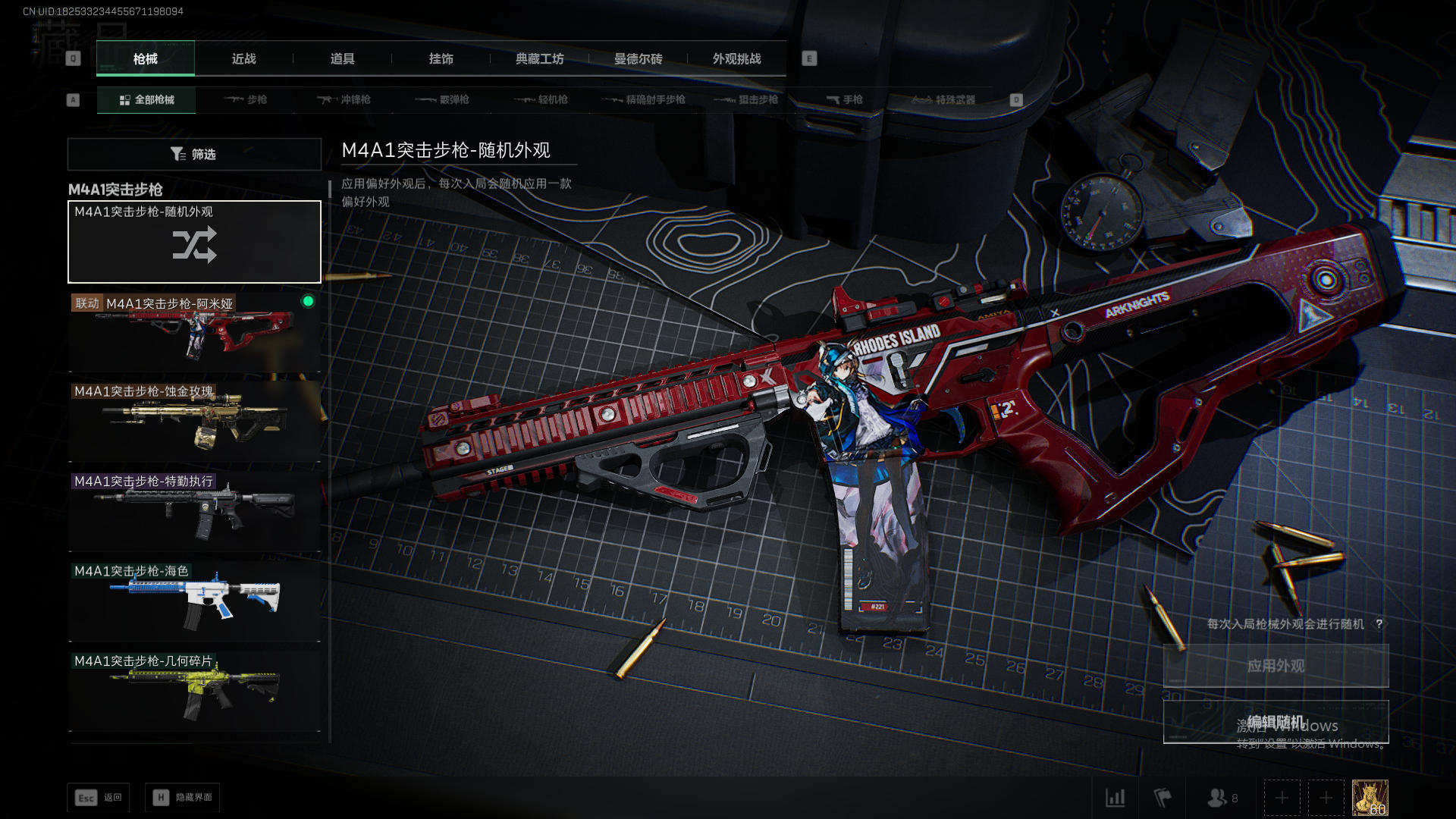Open the 曼德尔砖 tab
This screenshot has height=819, width=1456.
tap(638, 59)
